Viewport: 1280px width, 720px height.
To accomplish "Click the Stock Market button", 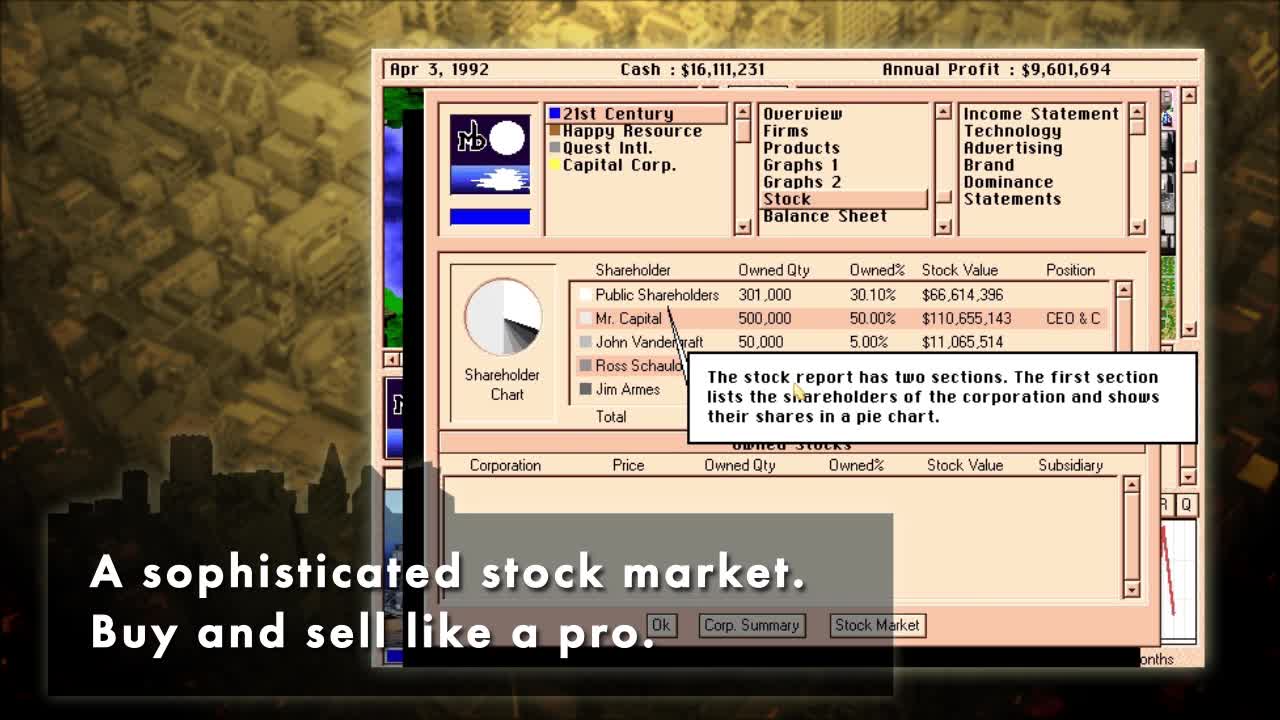I will click(877, 625).
